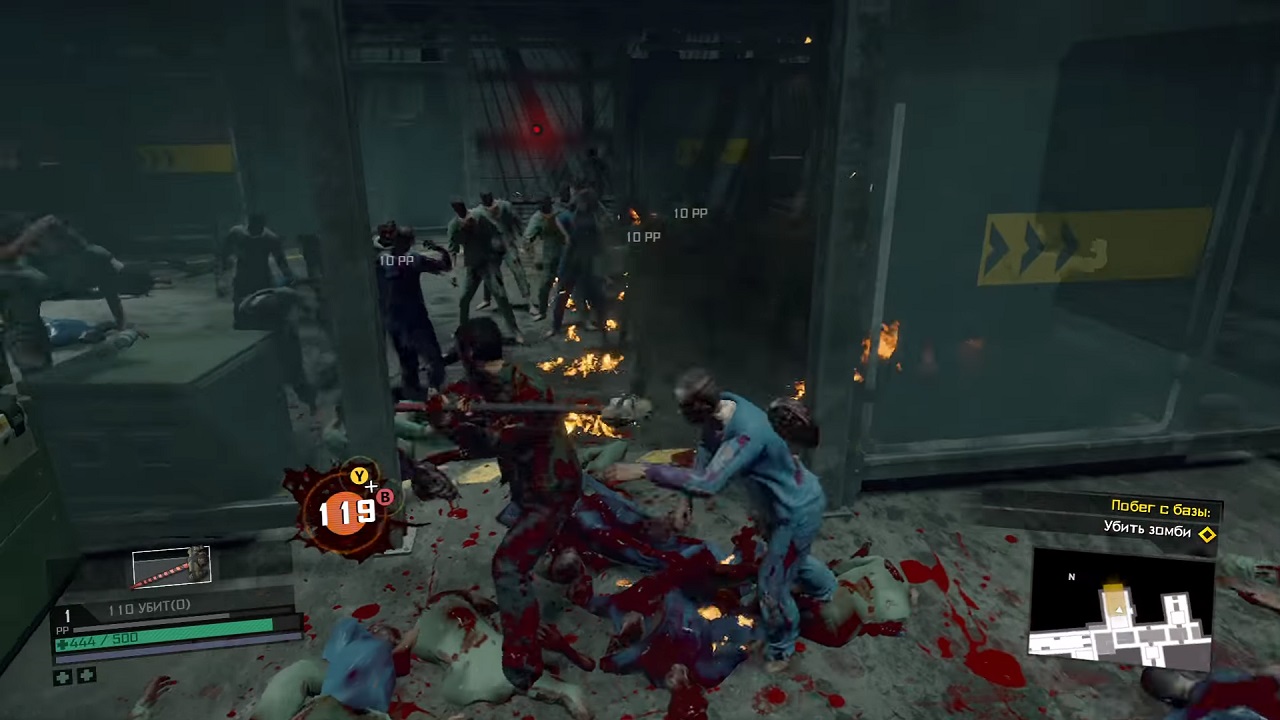Open the "Побег с базы" objective tracker

point(1165,508)
